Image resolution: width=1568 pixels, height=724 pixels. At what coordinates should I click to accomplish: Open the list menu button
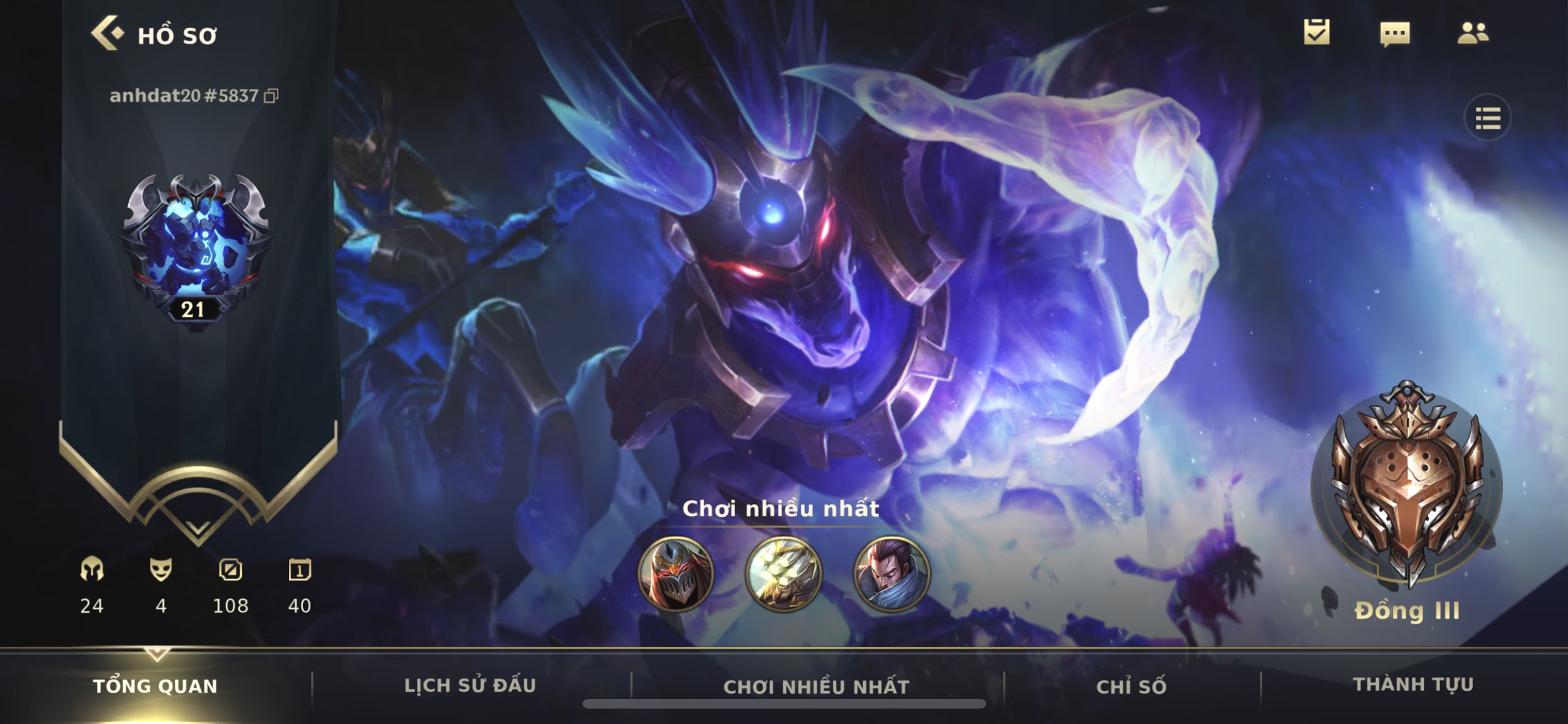(x=1488, y=118)
